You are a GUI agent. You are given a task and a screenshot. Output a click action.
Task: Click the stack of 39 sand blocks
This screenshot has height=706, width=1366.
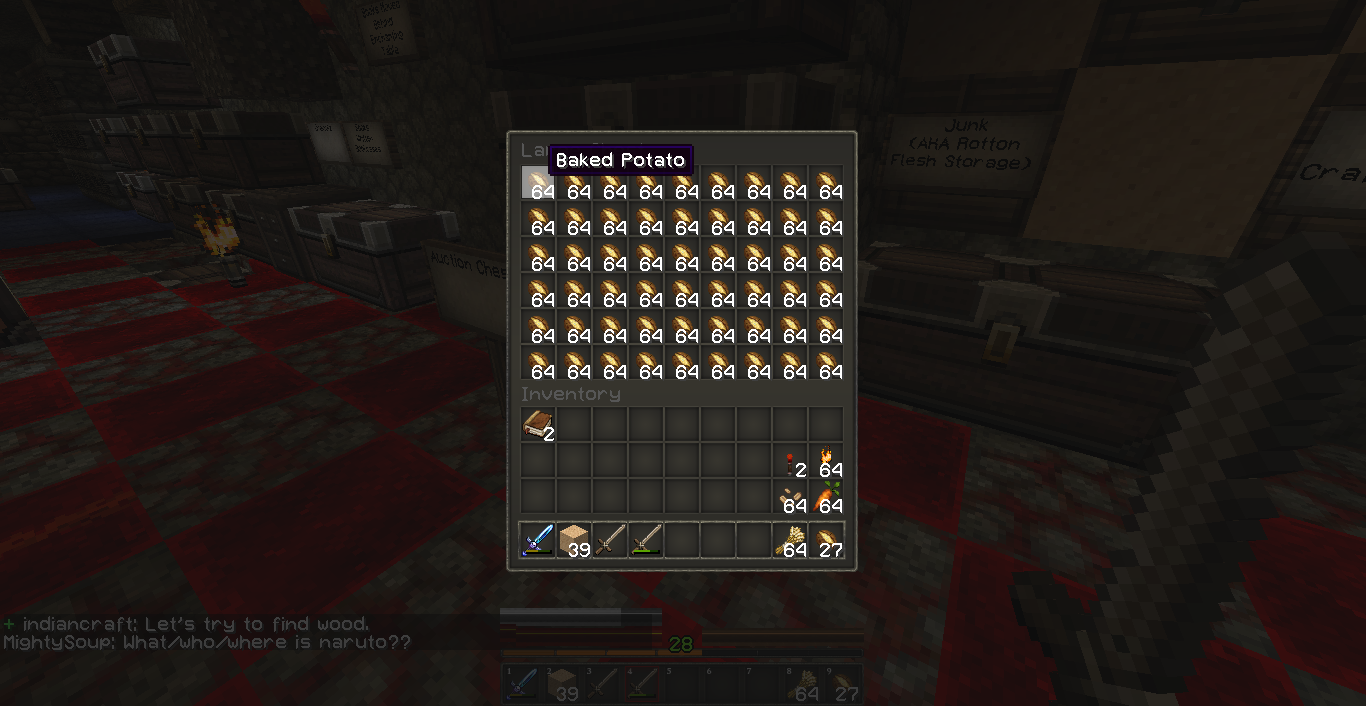574,540
